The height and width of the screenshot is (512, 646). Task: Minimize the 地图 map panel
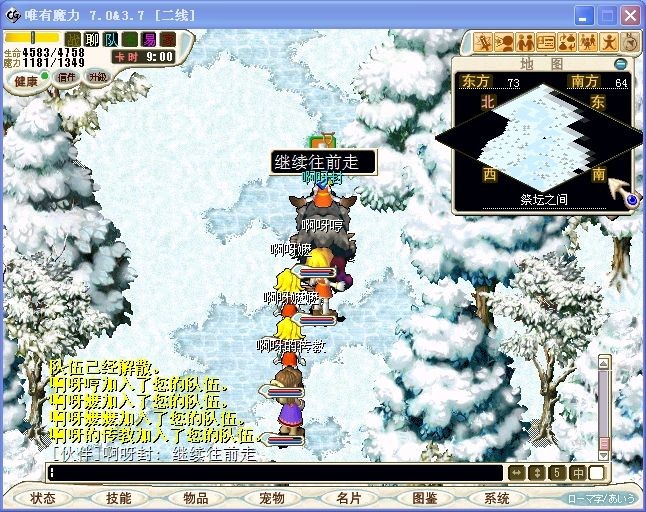(x=621, y=64)
